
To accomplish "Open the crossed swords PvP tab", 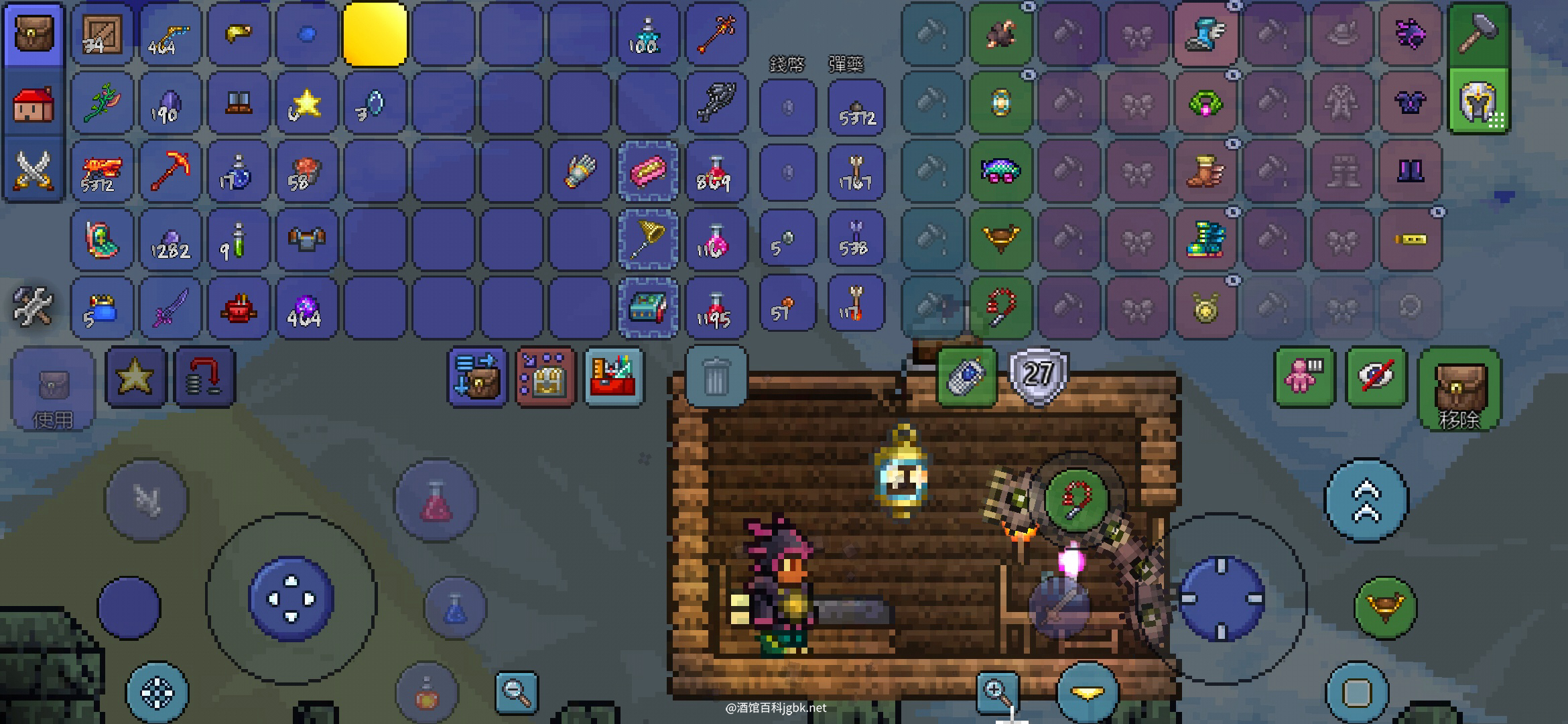I will 34,171.
